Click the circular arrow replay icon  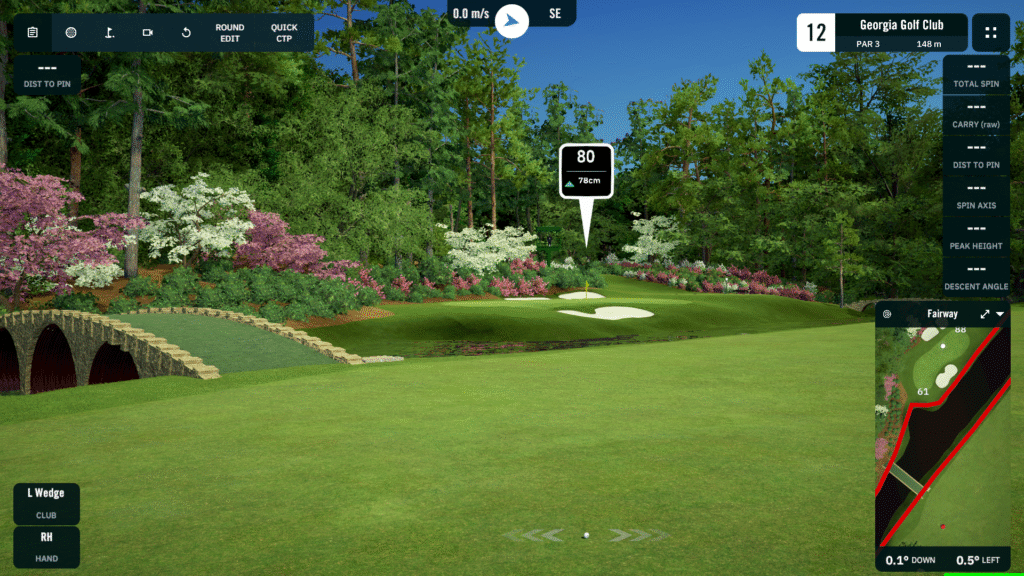point(186,32)
